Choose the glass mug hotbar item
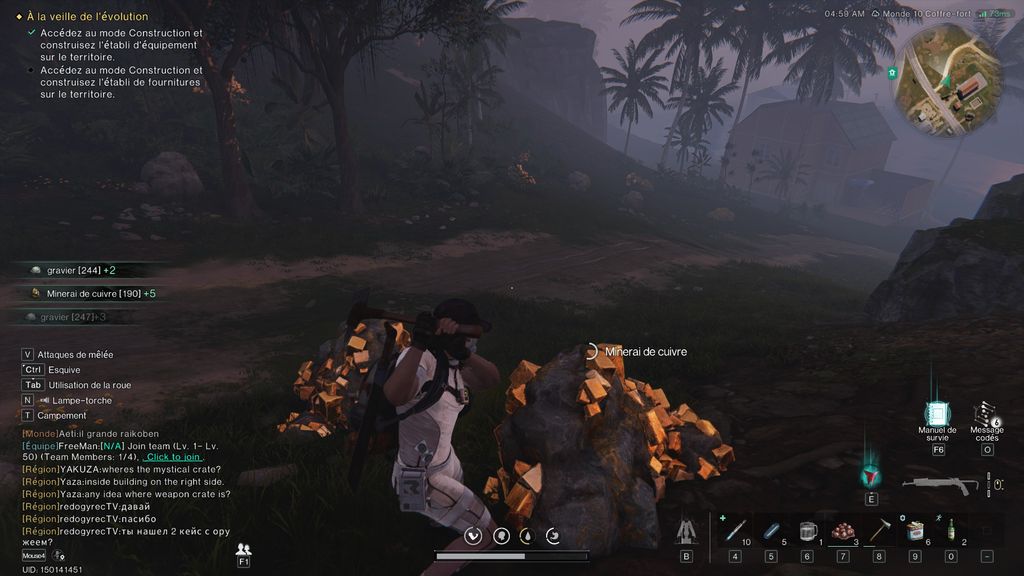 tap(807, 531)
